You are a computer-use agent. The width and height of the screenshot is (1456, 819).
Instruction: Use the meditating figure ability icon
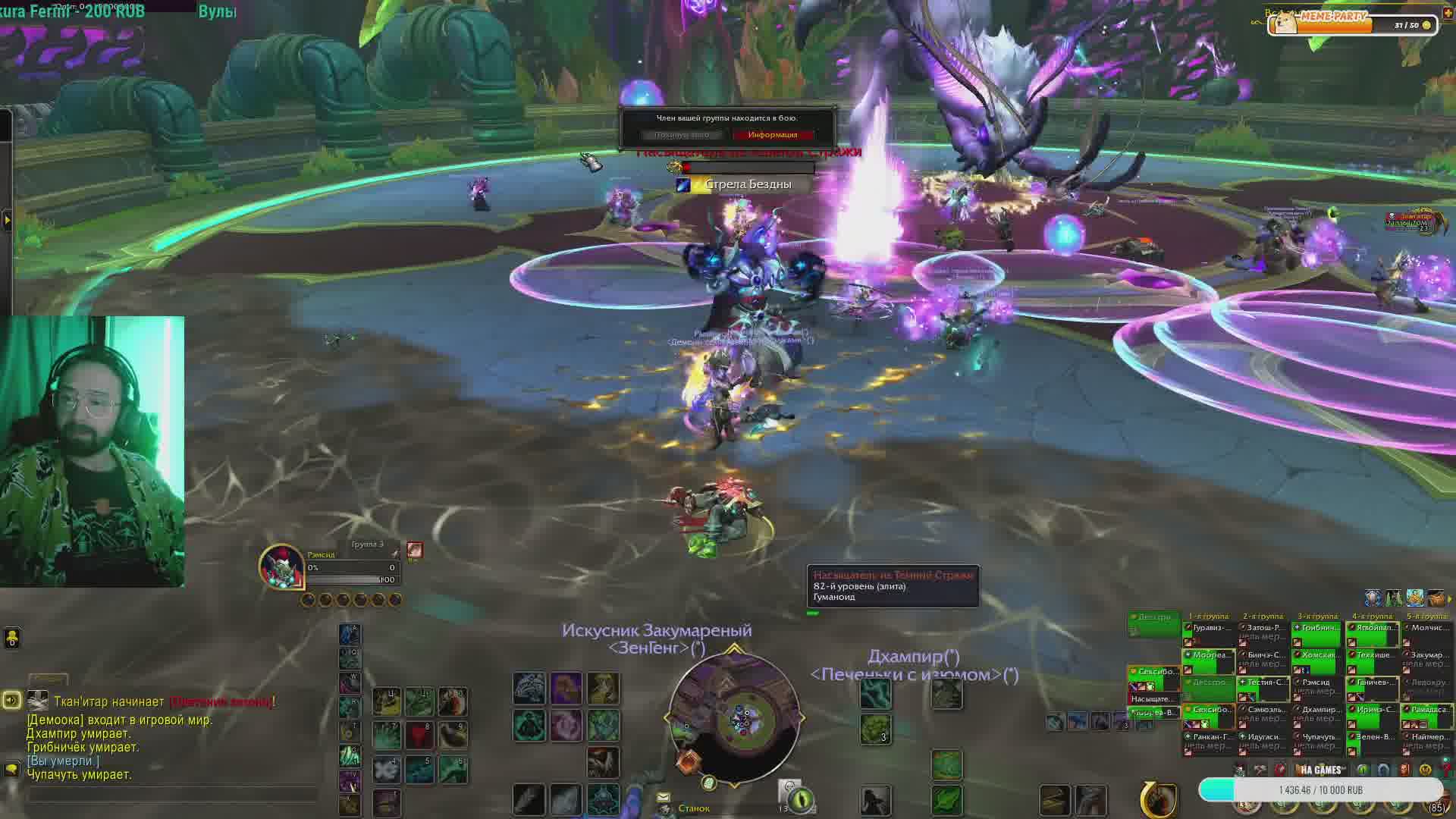coord(529,726)
